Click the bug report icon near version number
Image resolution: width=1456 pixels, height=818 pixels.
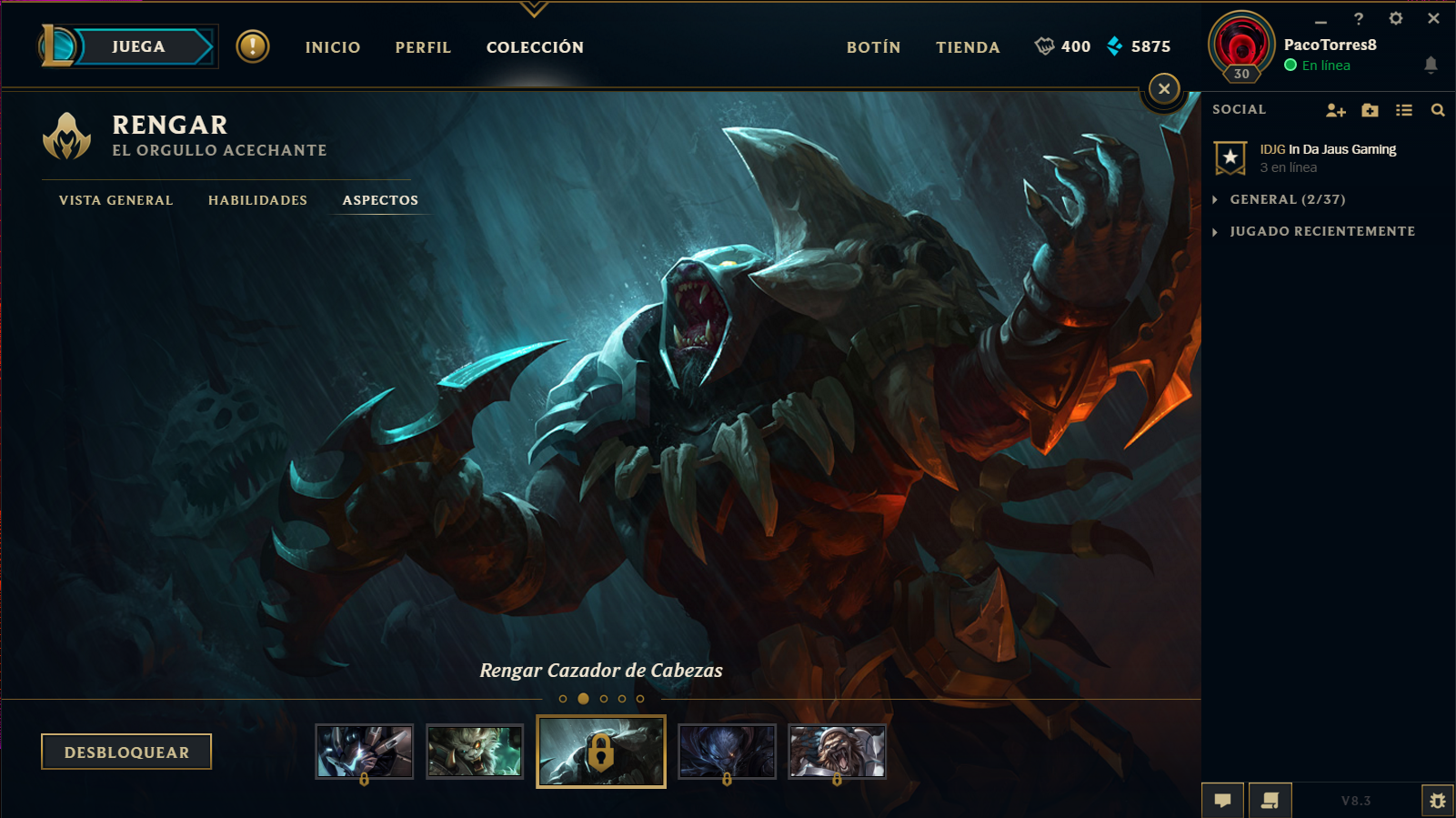pyautogui.click(x=1438, y=801)
